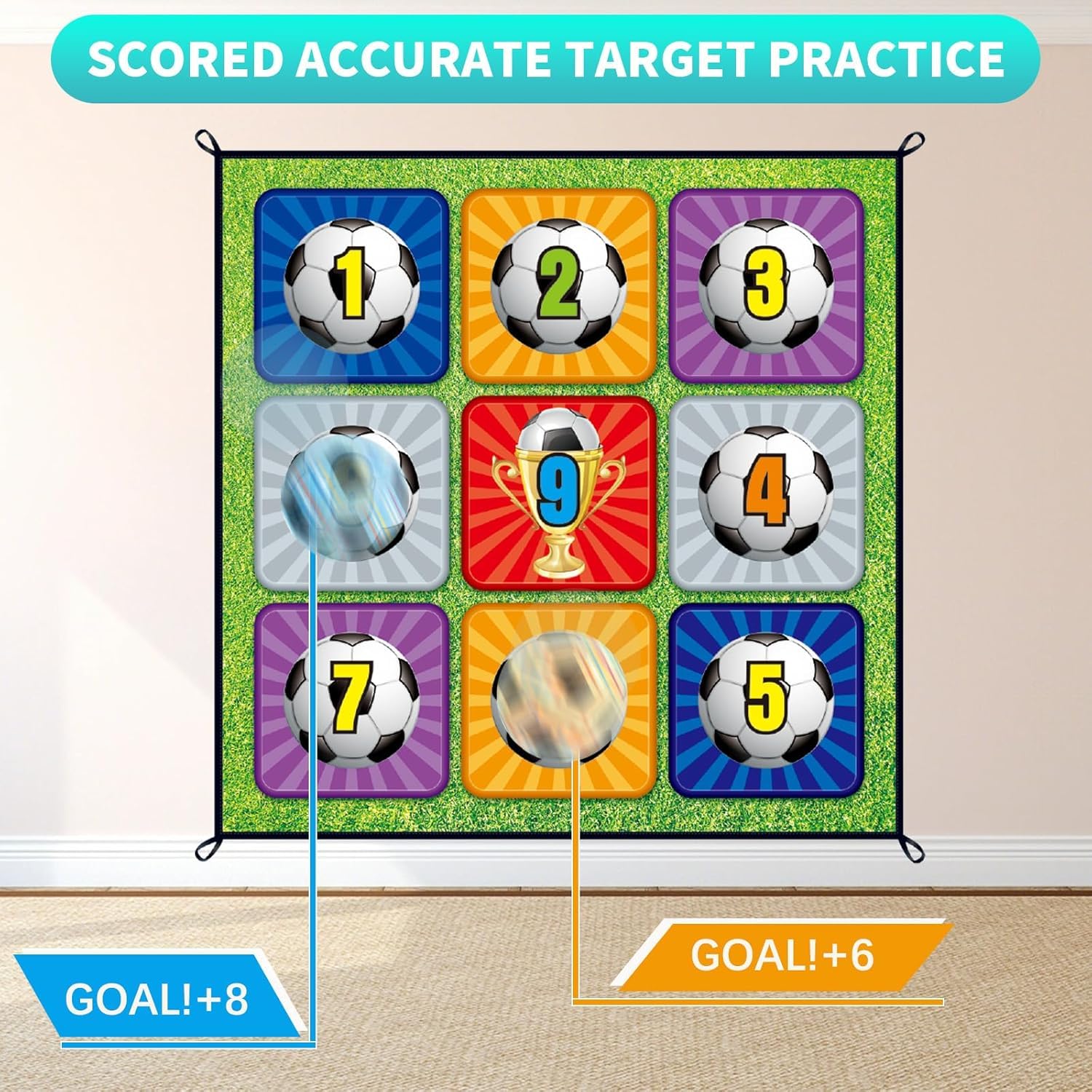The width and height of the screenshot is (1092, 1092).
Task: Pick the gray number 4 soccer tile
Action: pyautogui.click(x=766, y=492)
